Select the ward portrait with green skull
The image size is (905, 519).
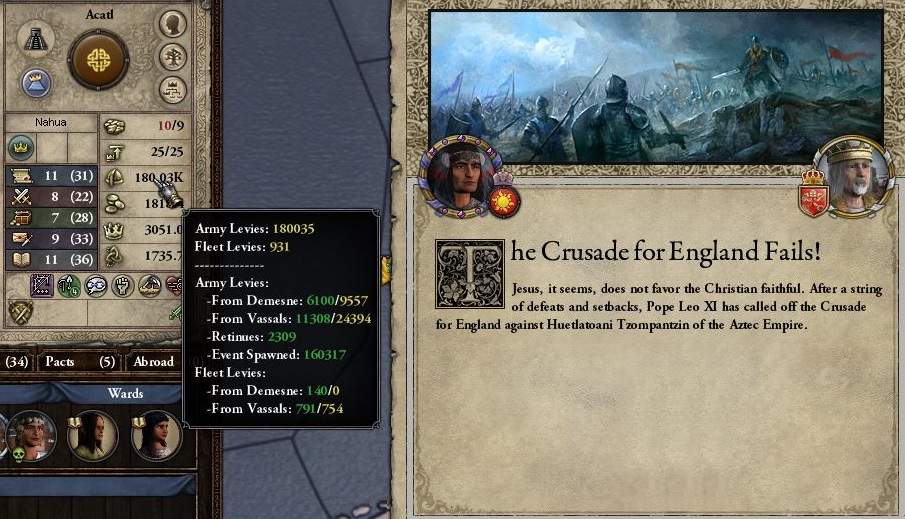click(x=30, y=435)
